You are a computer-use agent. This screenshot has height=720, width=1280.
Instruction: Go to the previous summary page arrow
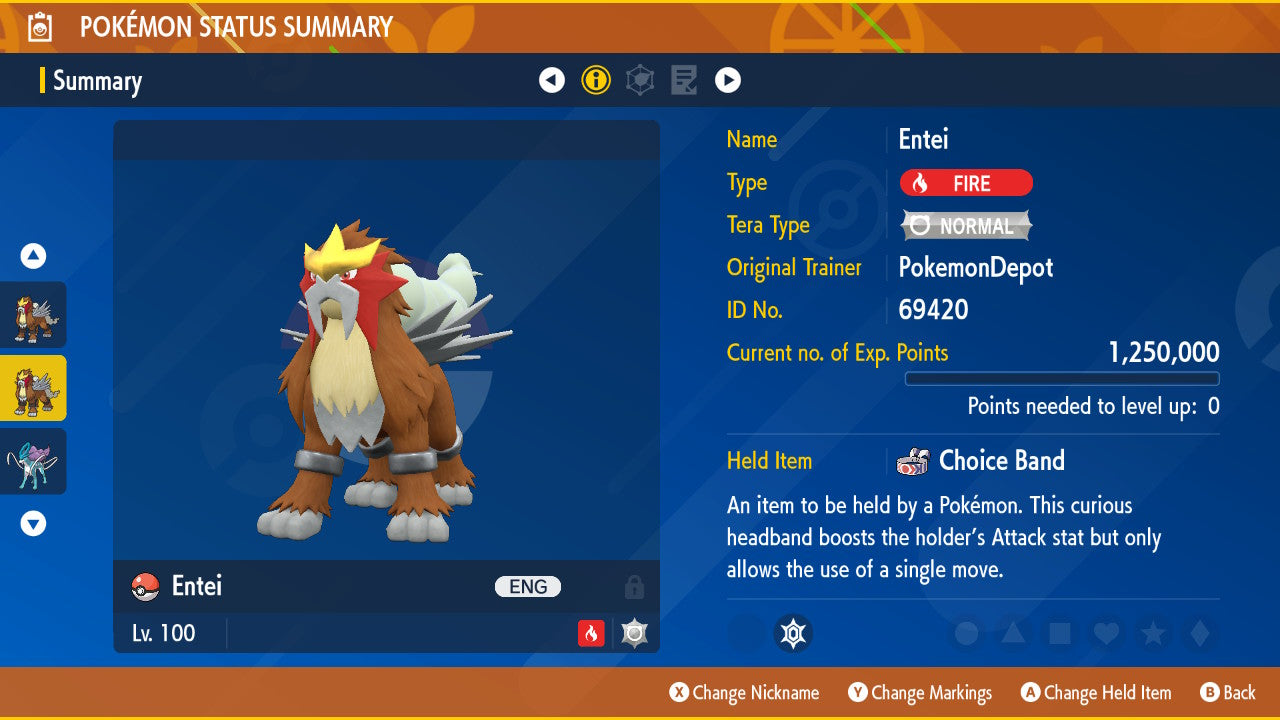(552, 80)
